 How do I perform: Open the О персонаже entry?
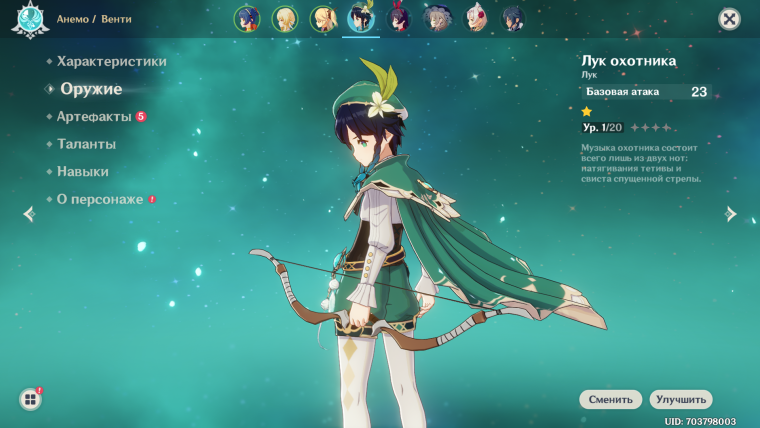(100, 199)
